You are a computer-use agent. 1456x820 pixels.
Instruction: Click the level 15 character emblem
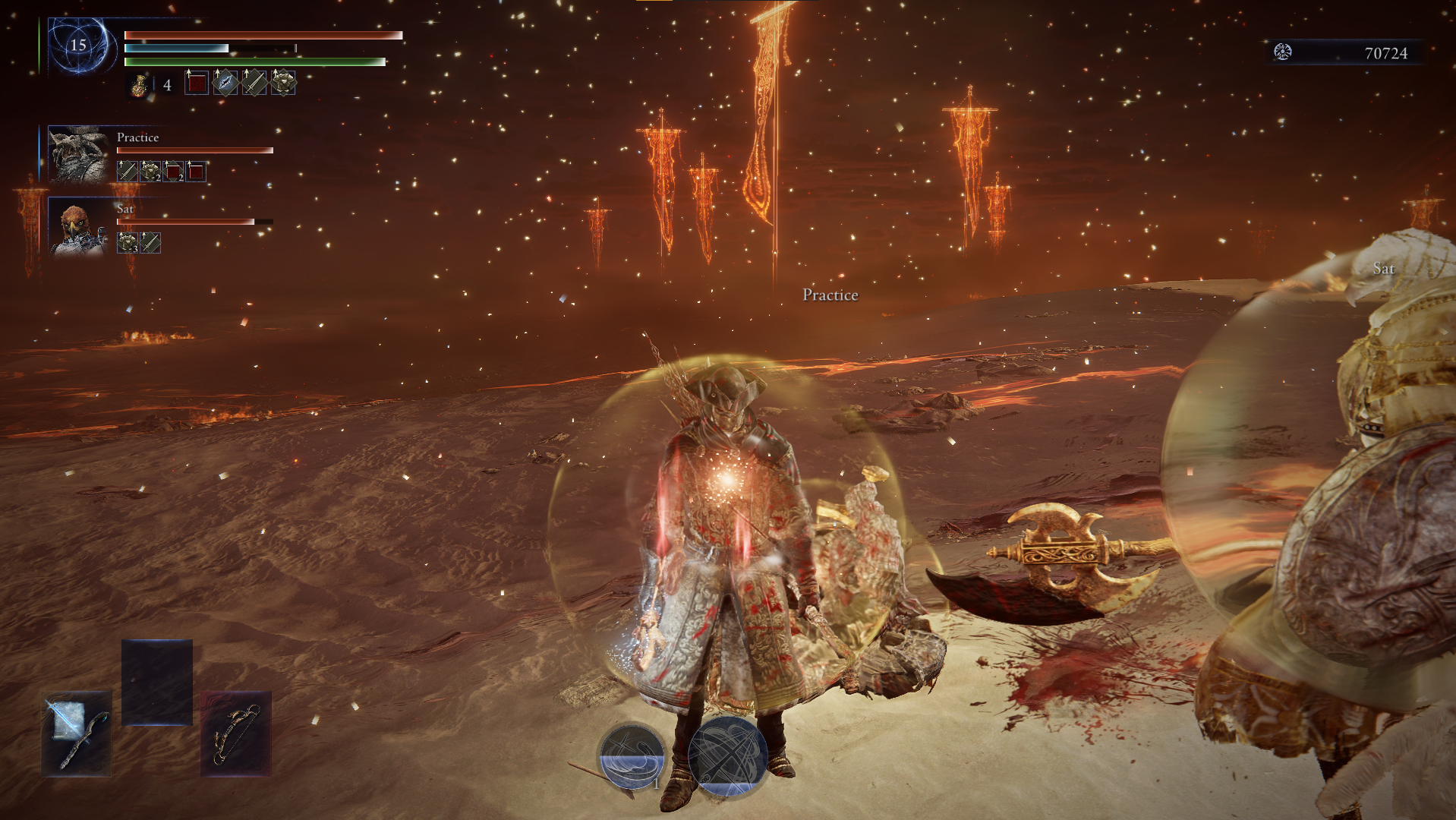78,46
